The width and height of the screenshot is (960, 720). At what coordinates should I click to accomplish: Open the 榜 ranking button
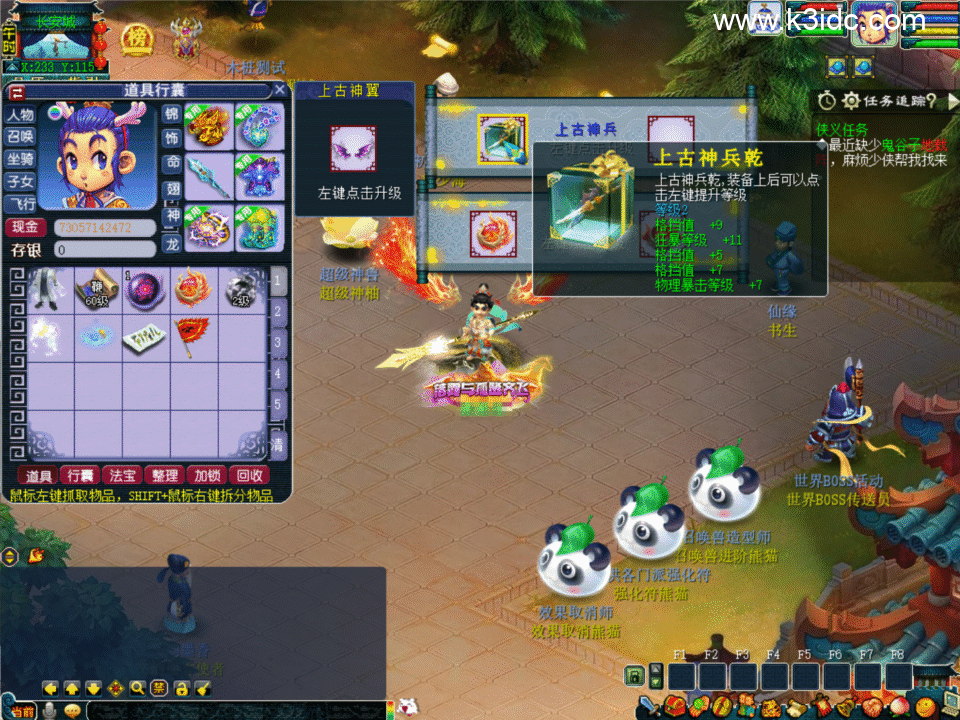tap(137, 38)
